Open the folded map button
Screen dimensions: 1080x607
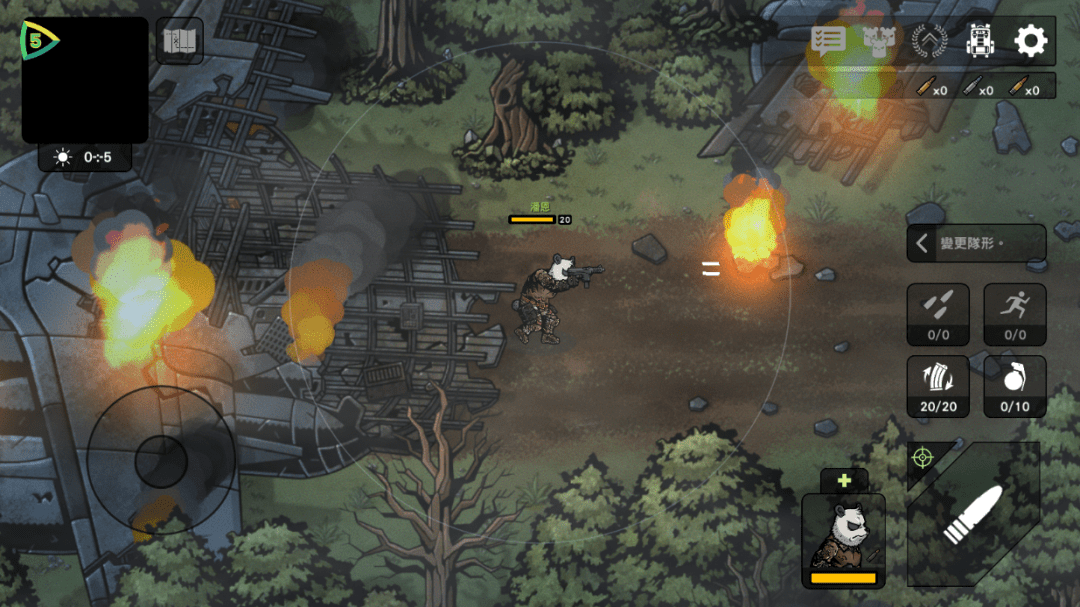(x=180, y=41)
